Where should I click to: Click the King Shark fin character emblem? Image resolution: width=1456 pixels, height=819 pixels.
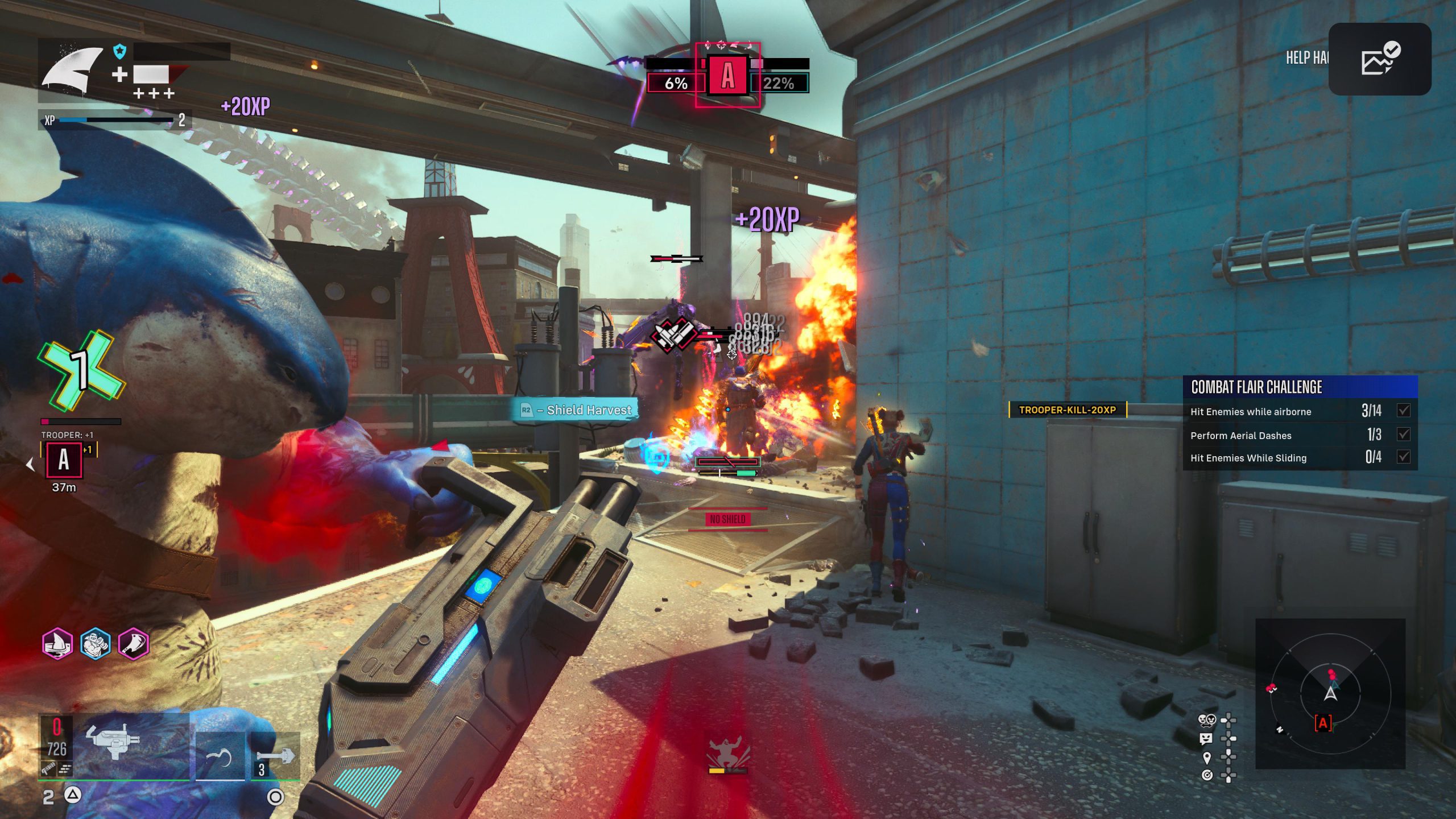tap(72, 71)
